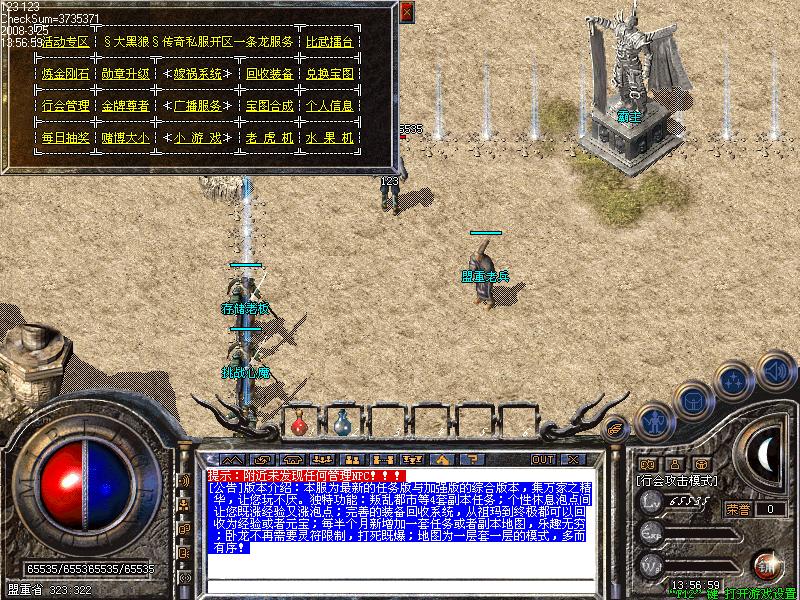Open 炼金刚石 from the service menu
This screenshot has height=600, width=800.
66,74
